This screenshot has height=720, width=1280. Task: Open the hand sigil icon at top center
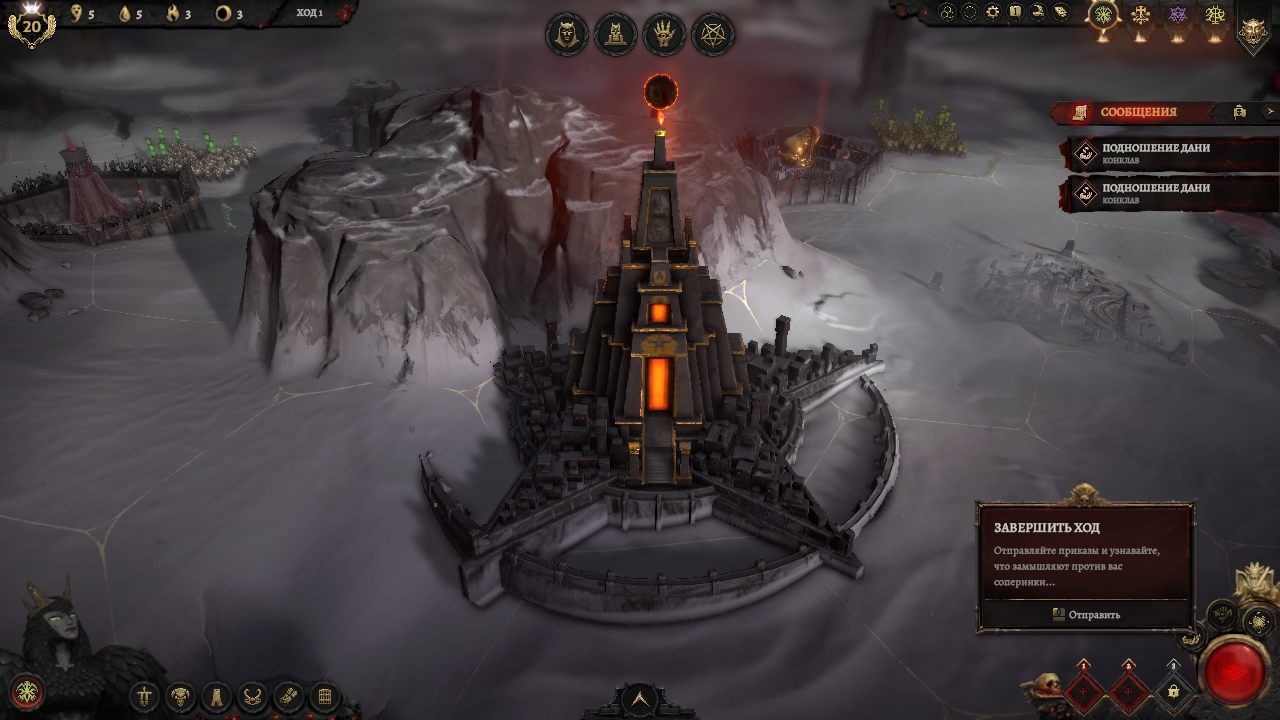click(x=664, y=35)
